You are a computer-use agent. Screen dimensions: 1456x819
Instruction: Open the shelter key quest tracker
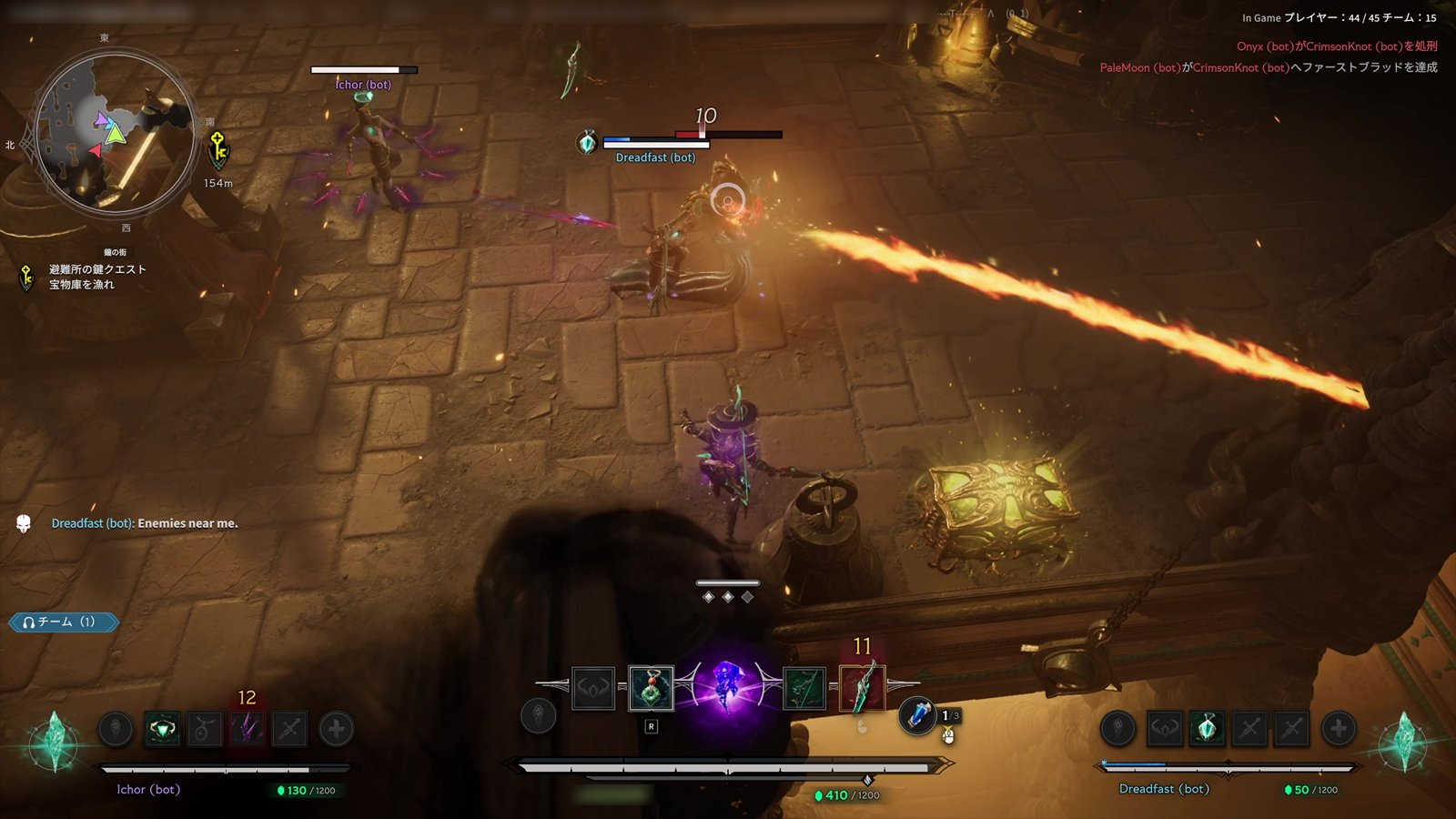pos(96,277)
